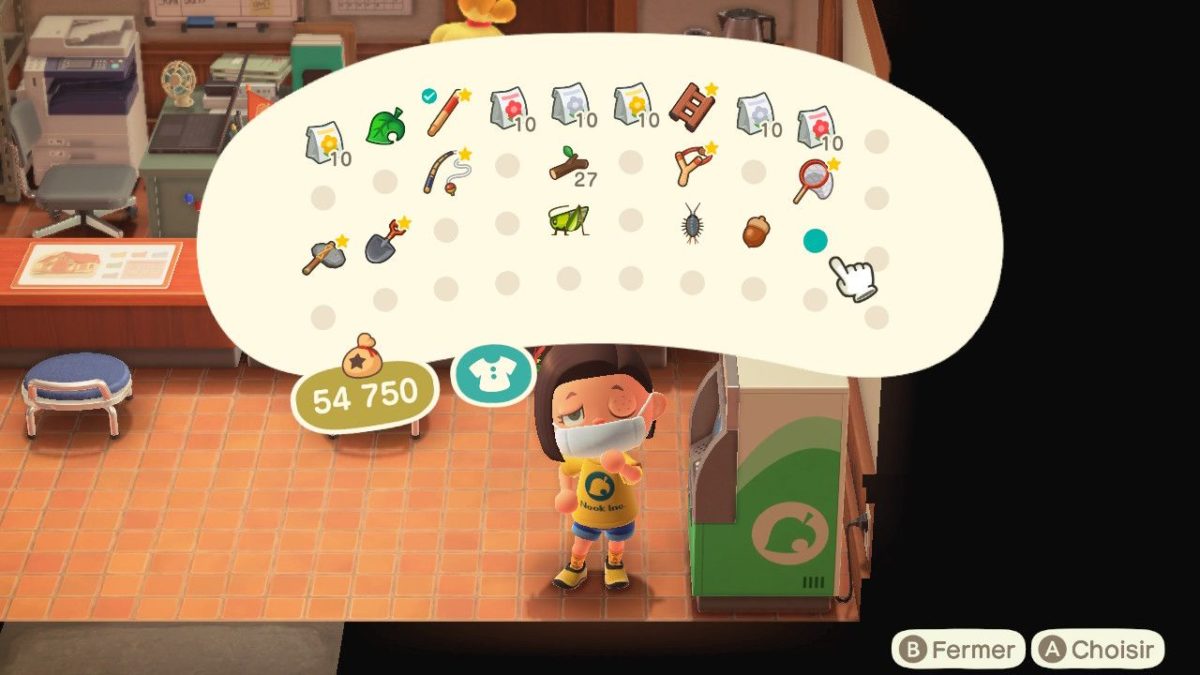Choose the green grasshopper item
The image size is (1200, 675).
pos(567,220)
